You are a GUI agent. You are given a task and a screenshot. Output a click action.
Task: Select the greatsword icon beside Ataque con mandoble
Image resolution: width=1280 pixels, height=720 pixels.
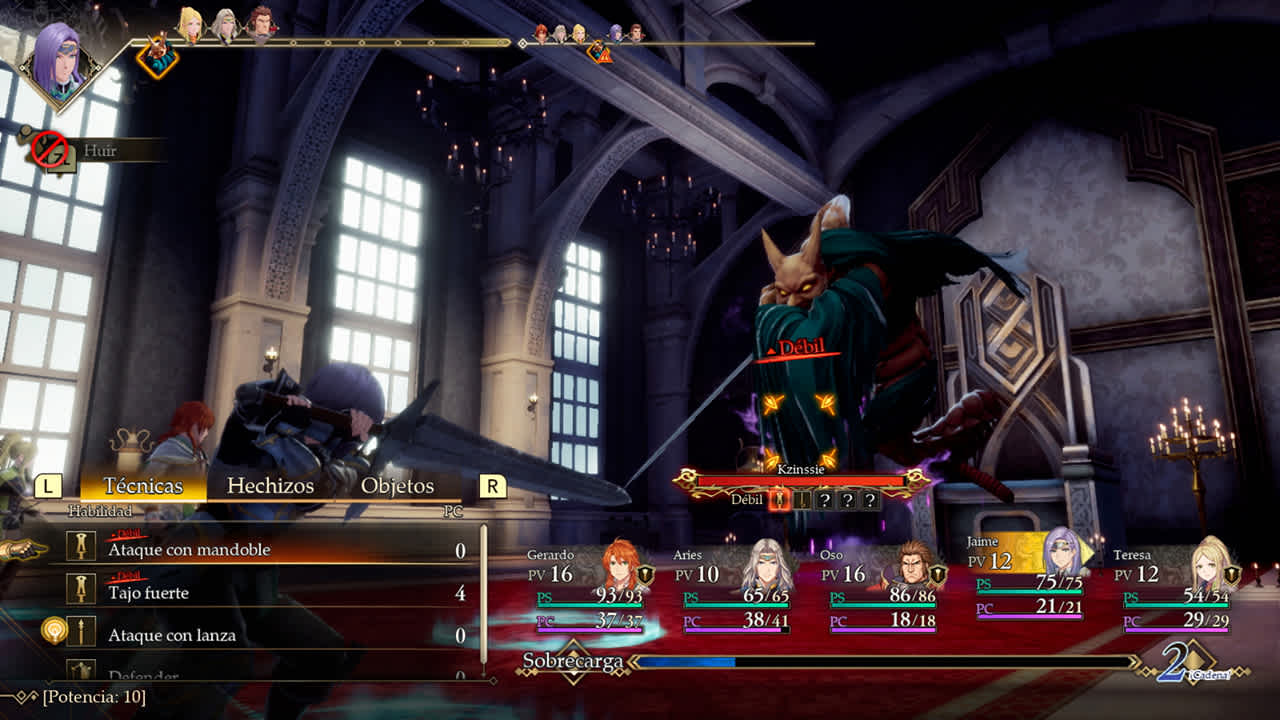coord(81,548)
